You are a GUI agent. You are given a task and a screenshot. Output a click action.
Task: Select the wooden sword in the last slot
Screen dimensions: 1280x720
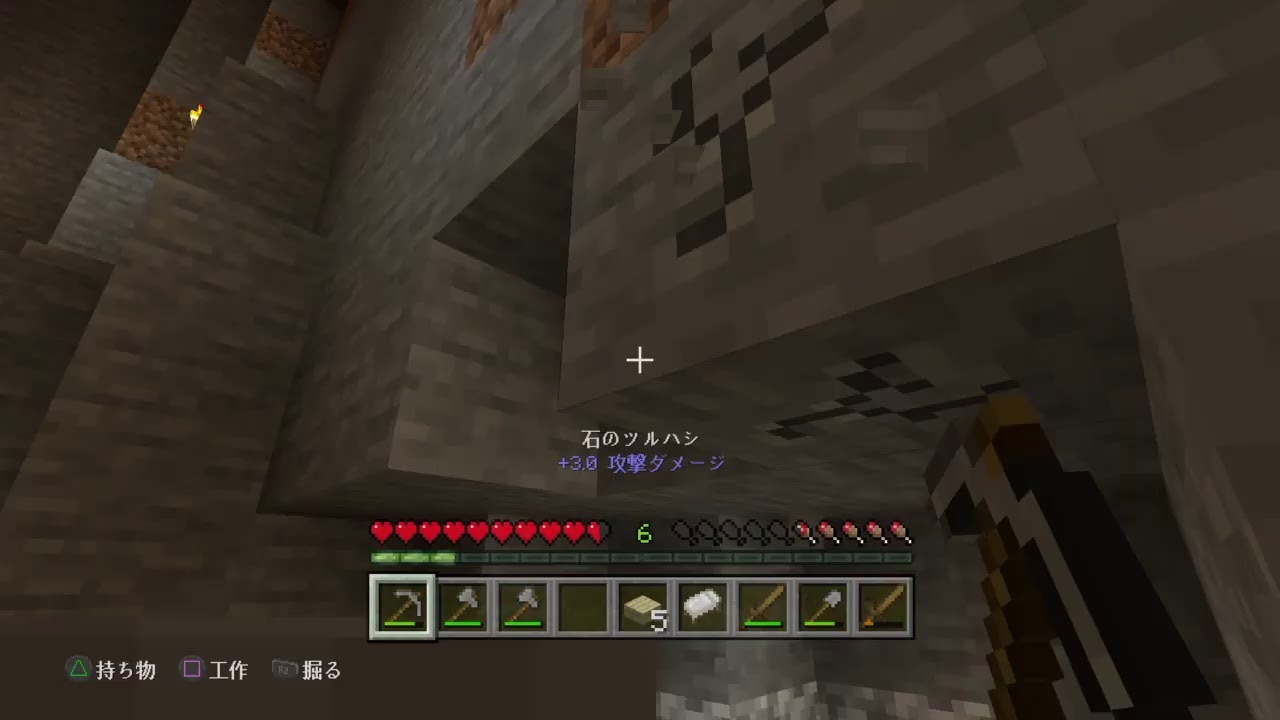pos(880,605)
